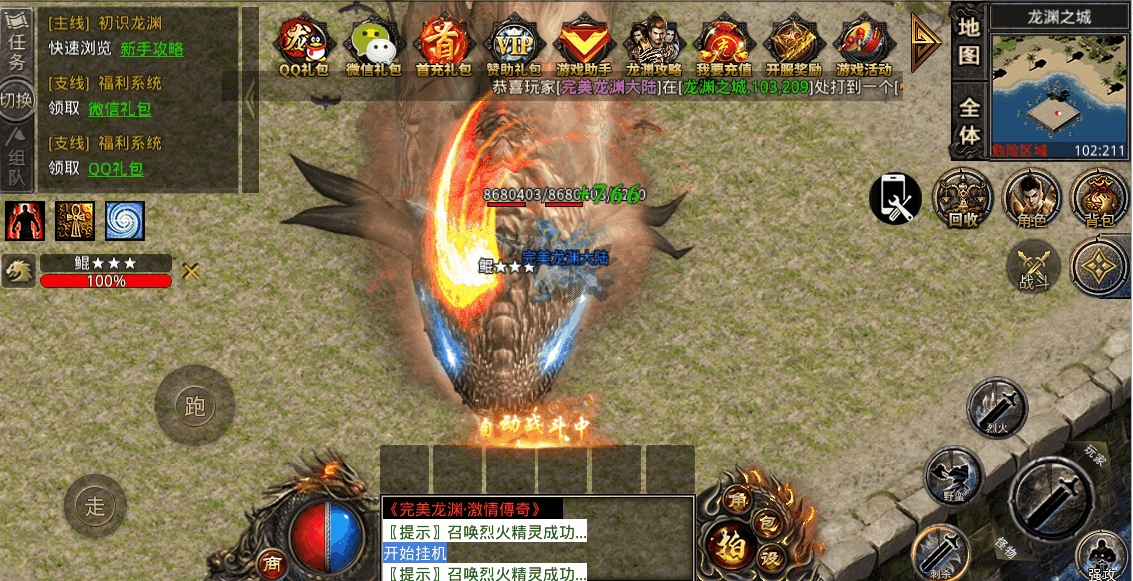Screen dimensions: 1133x581
Task: Click the round 切换 switch button
Action: [17, 100]
